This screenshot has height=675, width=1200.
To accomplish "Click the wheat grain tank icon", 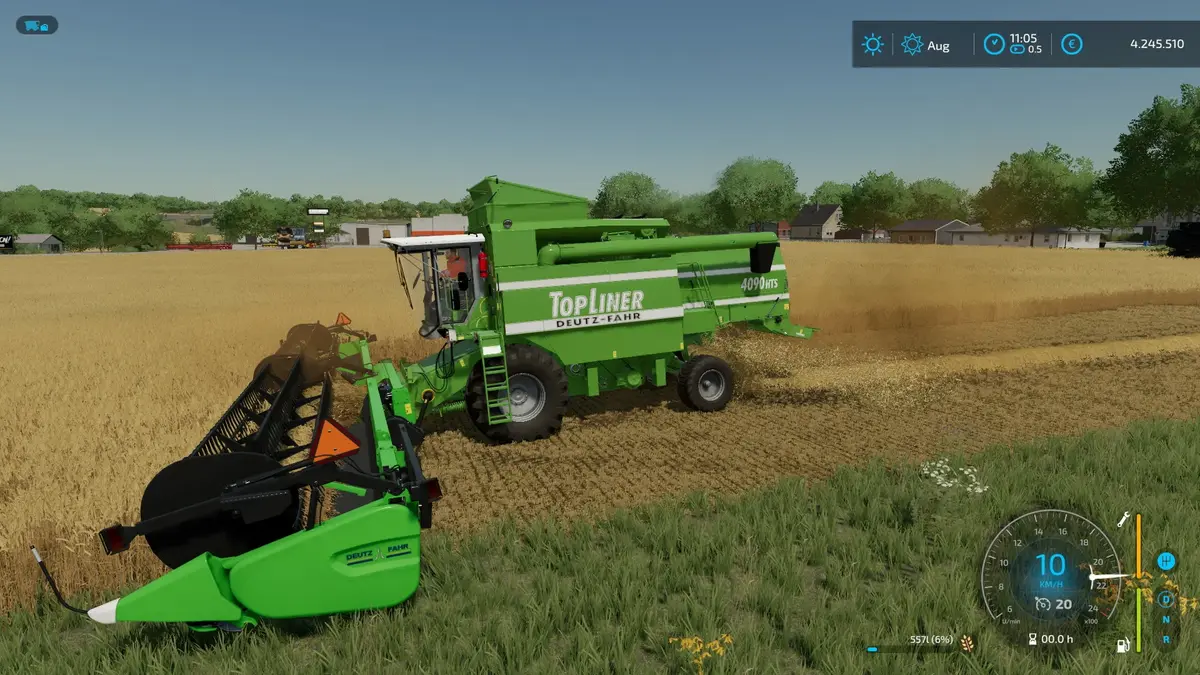I will coord(967,642).
